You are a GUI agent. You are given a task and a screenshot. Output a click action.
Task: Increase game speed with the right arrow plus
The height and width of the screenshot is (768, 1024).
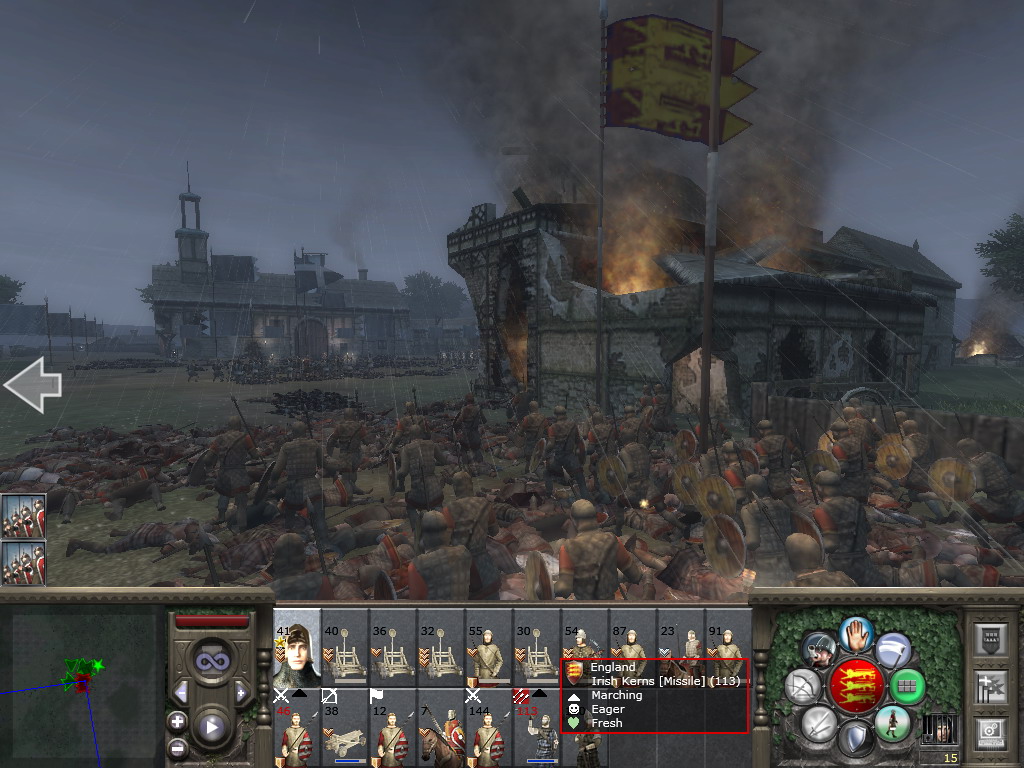click(241, 692)
